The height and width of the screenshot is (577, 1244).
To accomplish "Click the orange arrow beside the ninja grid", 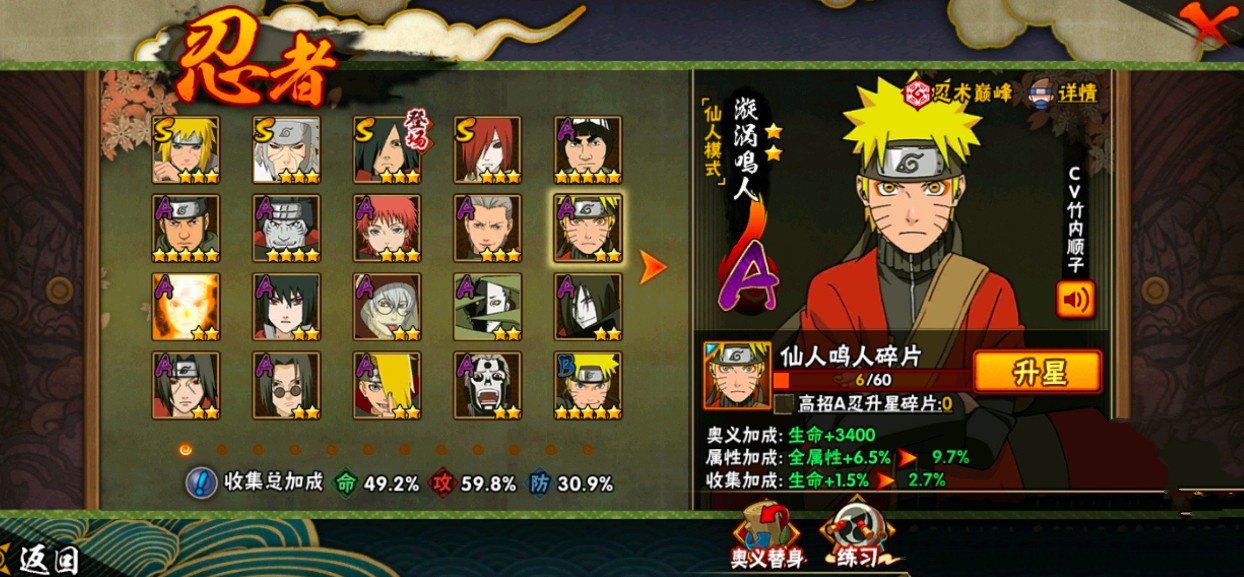I will (x=653, y=265).
